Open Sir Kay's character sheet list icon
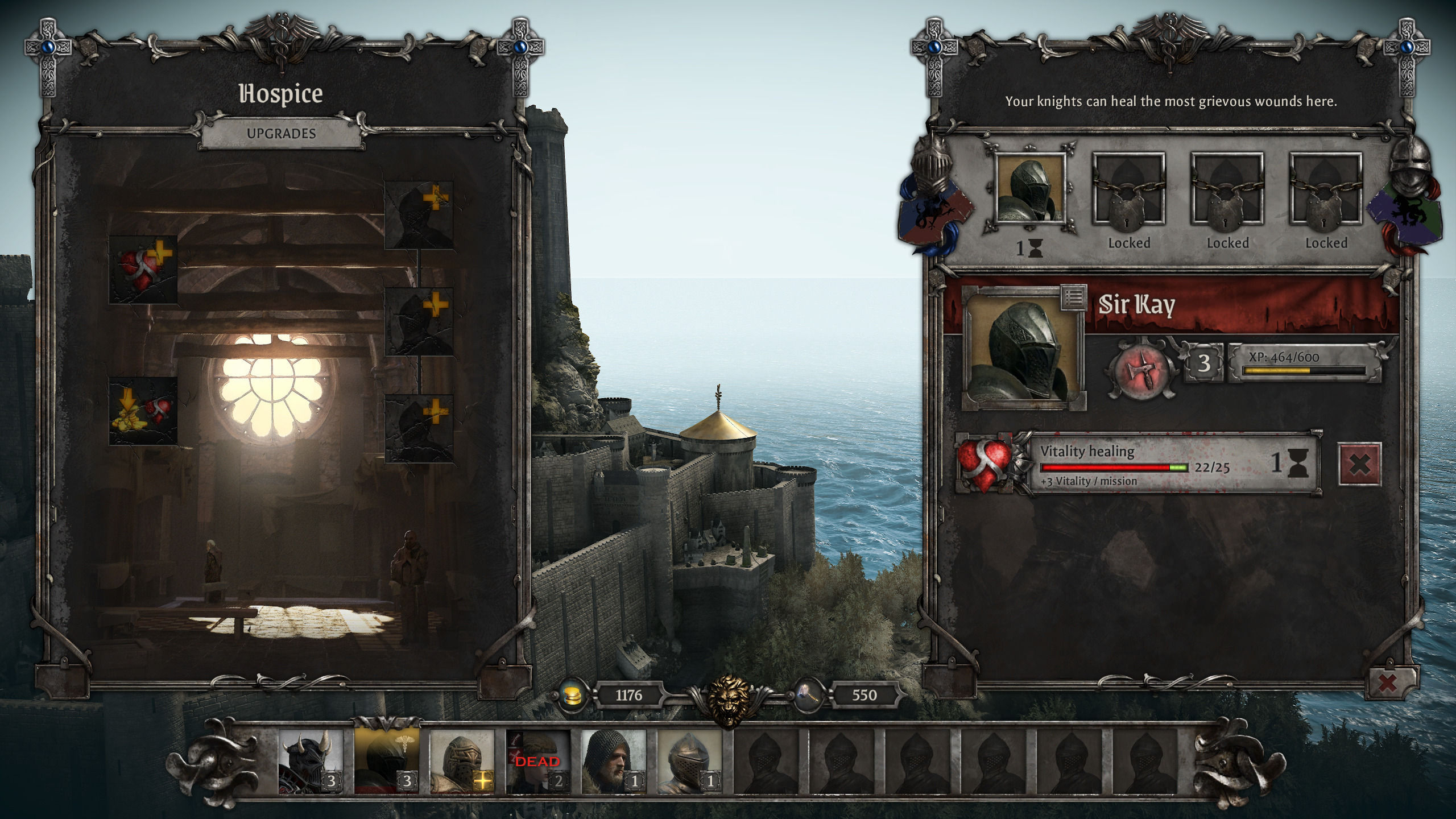This screenshot has width=1456, height=819. coord(1073,297)
